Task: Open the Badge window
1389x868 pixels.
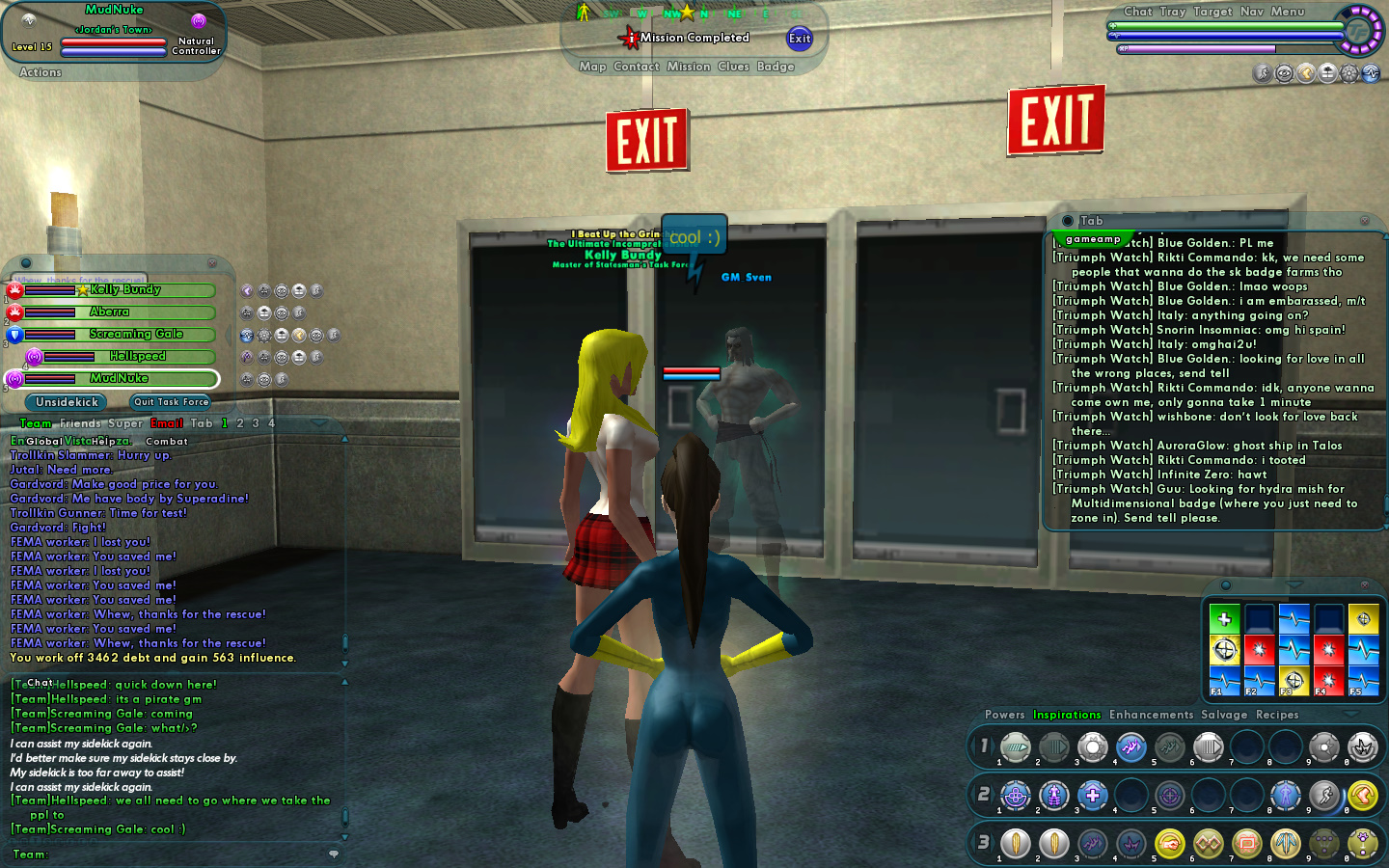Action: [776, 67]
